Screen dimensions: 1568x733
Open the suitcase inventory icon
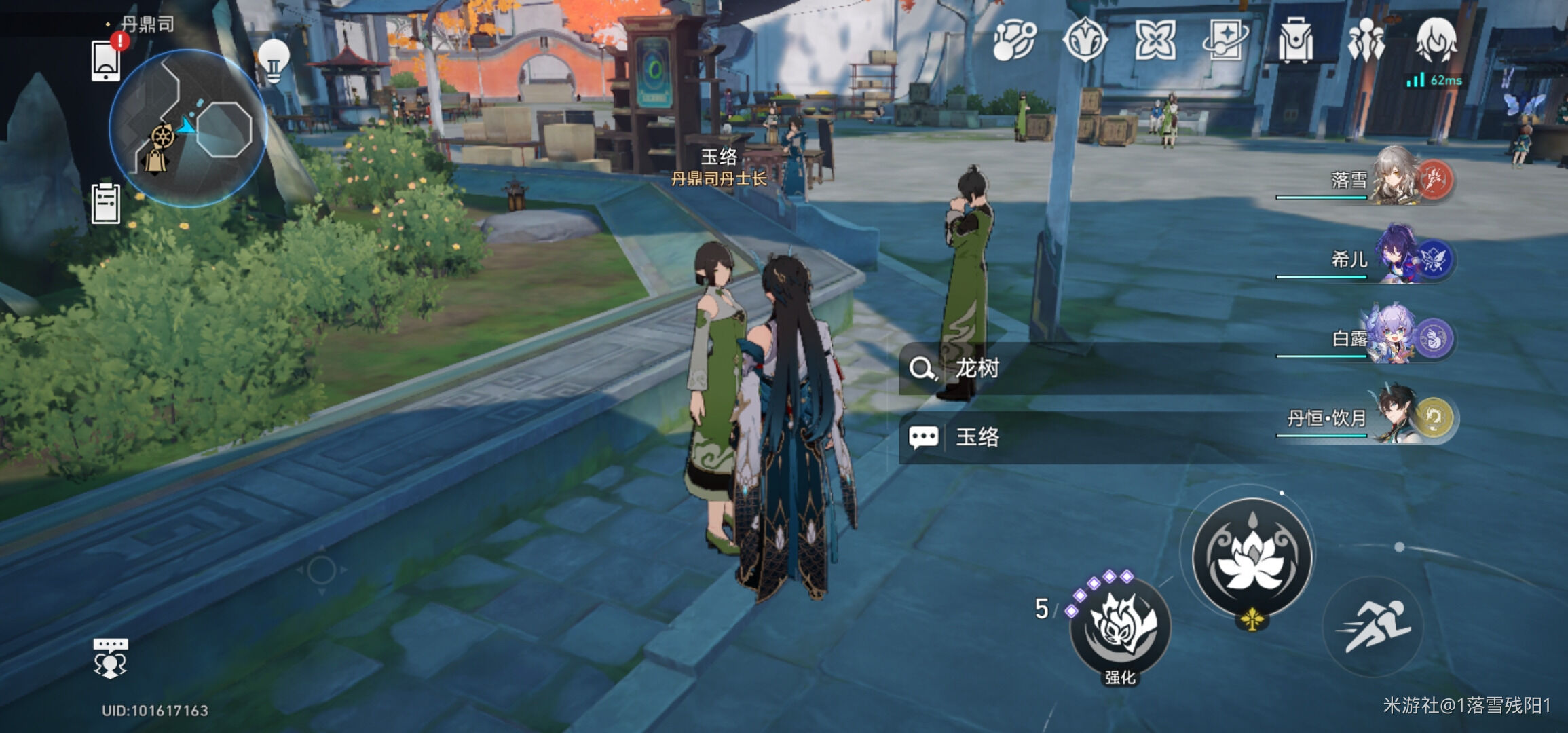[x=1295, y=41]
